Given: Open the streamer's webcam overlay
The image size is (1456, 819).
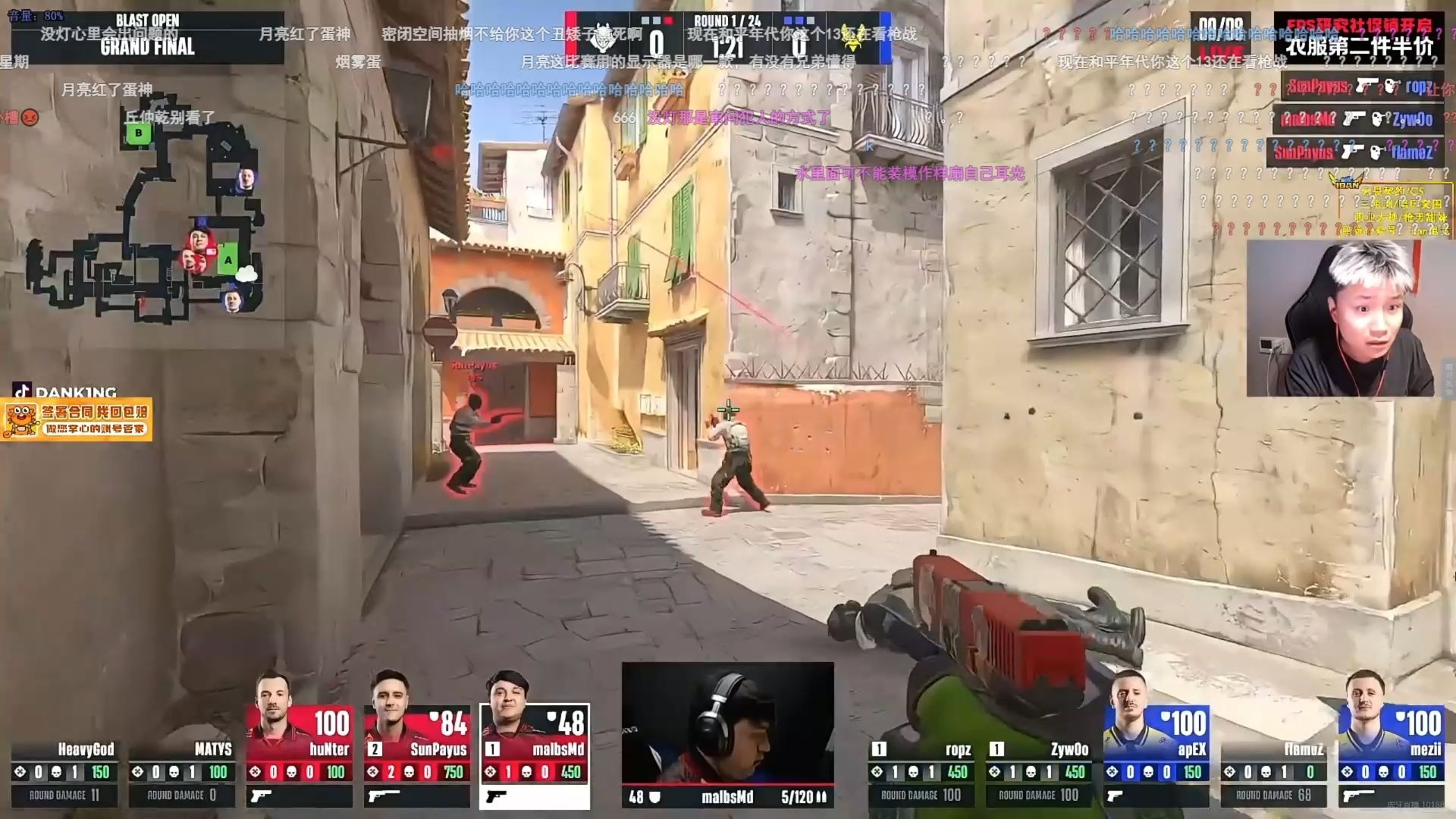Looking at the screenshot, I should coord(1341,318).
